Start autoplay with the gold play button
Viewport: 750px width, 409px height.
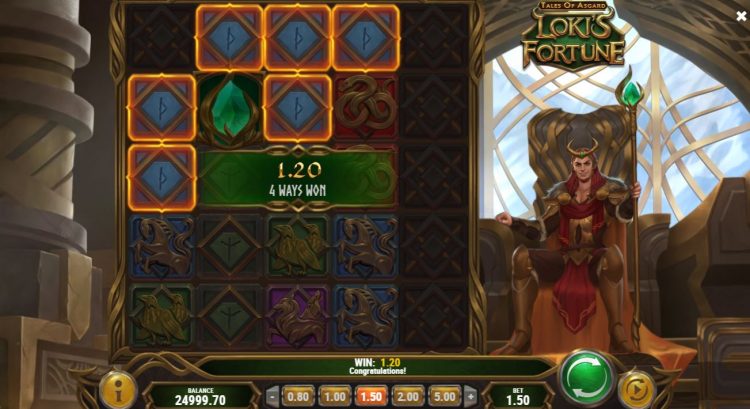click(x=636, y=389)
